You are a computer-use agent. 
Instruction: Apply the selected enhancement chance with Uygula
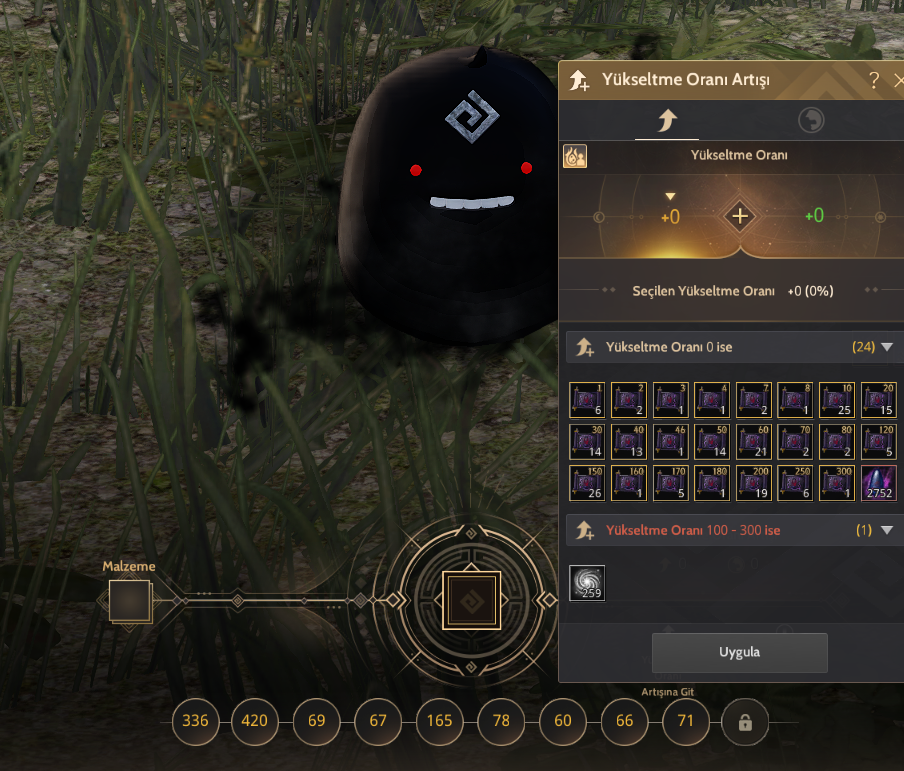[x=739, y=652]
